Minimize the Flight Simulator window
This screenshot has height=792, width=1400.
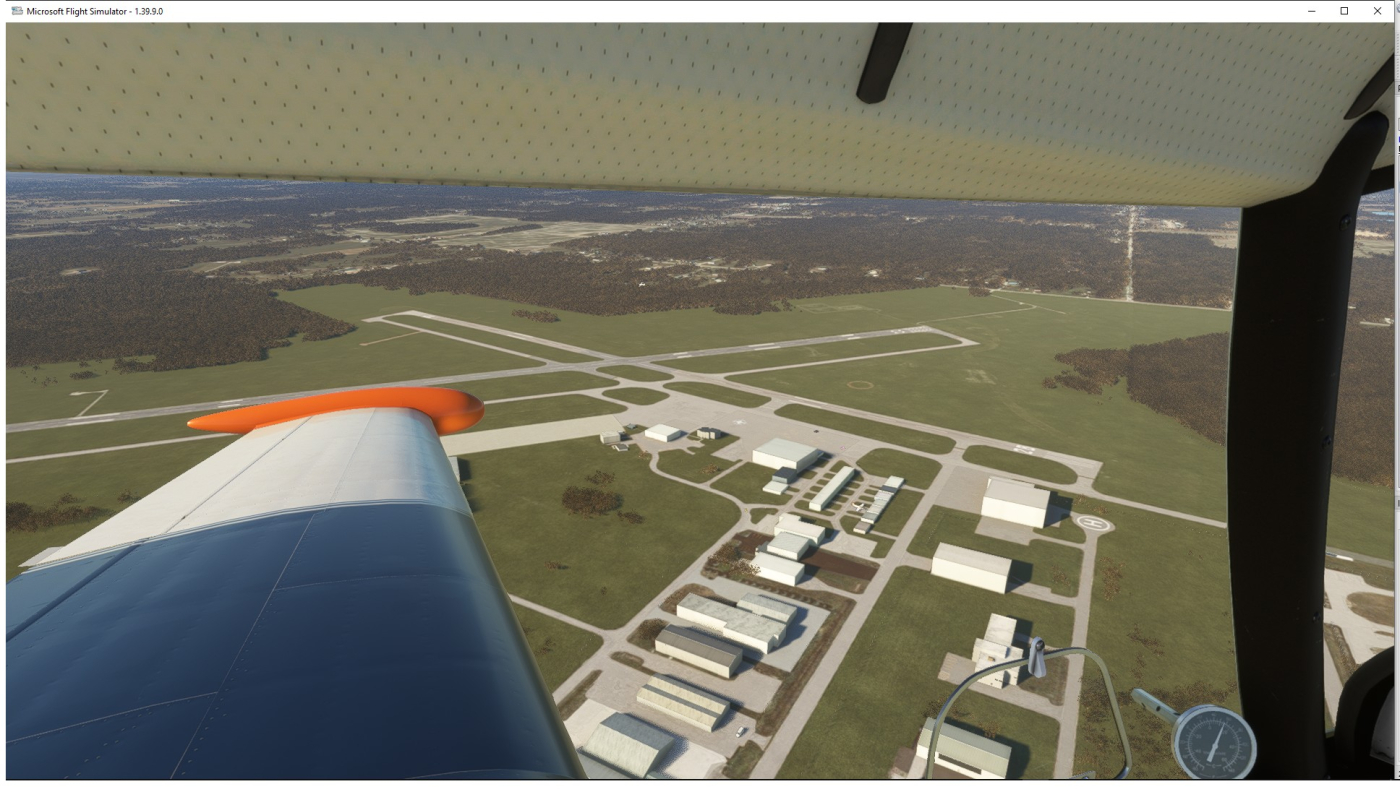1312,11
